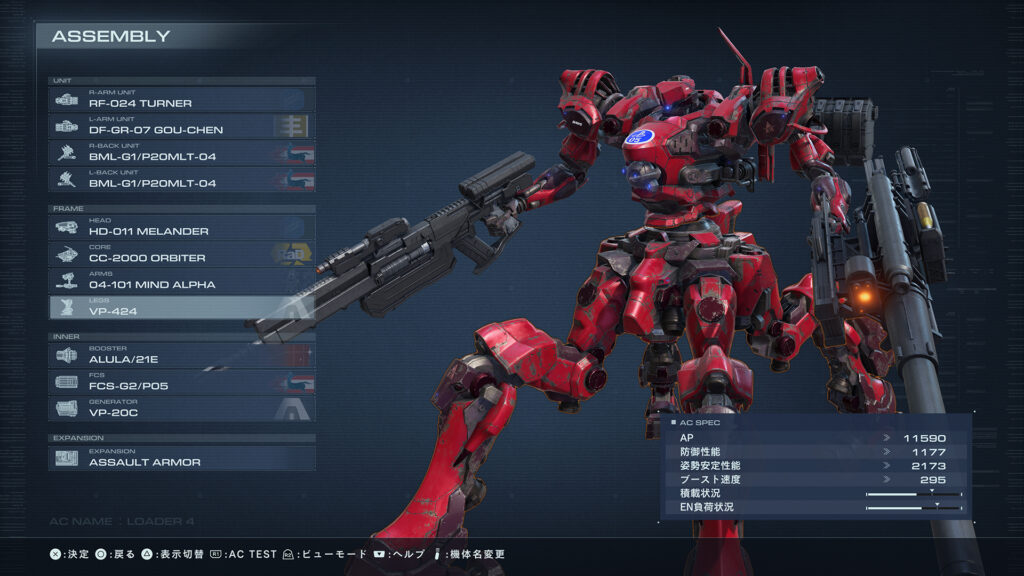The image size is (1024, 576).
Task: Choose the GENERATOR slot VP-20C
Action: point(182,409)
